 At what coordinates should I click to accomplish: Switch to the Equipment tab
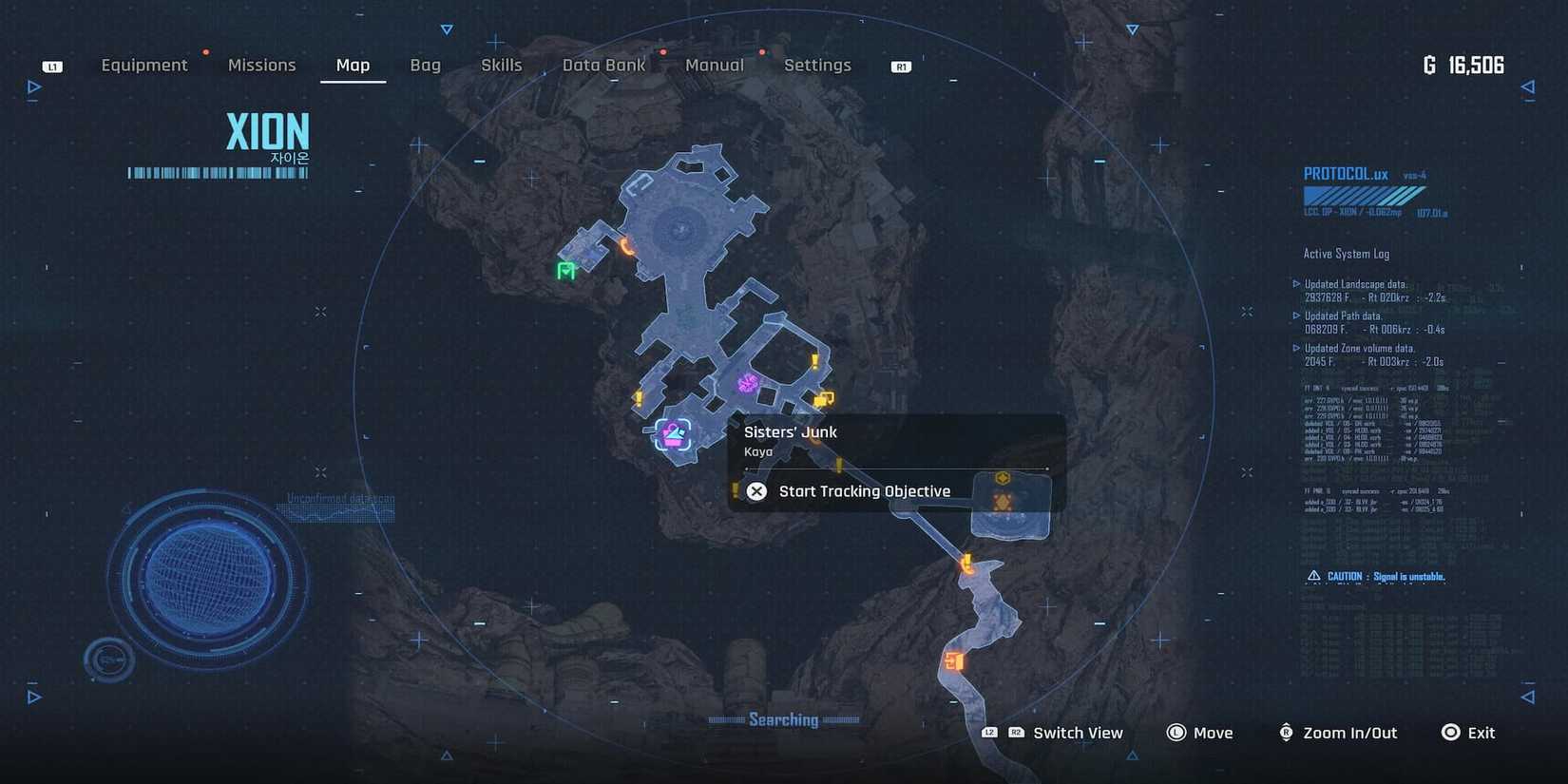tap(144, 65)
